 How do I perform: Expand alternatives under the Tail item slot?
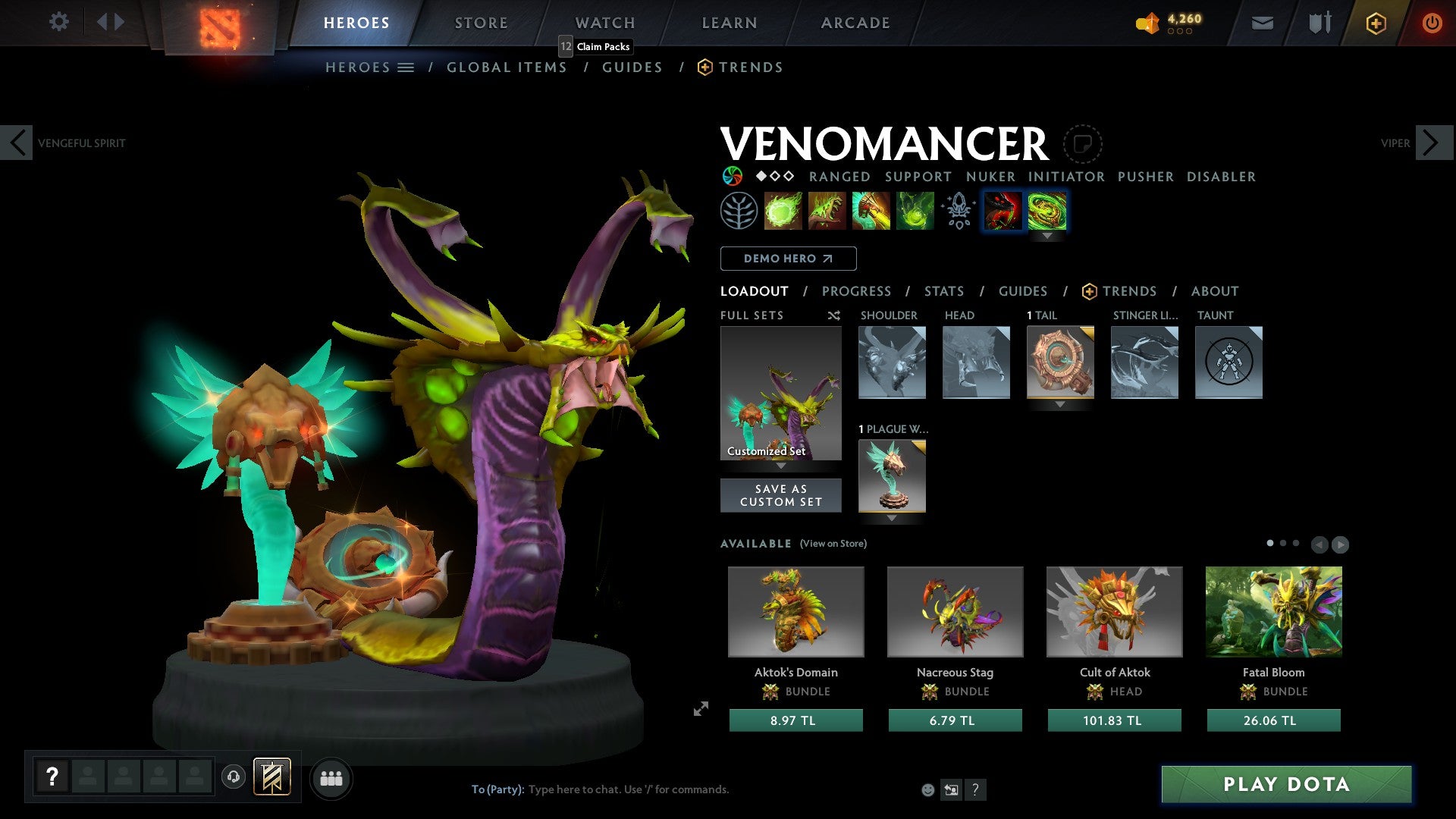pyautogui.click(x=1059, y=404)
